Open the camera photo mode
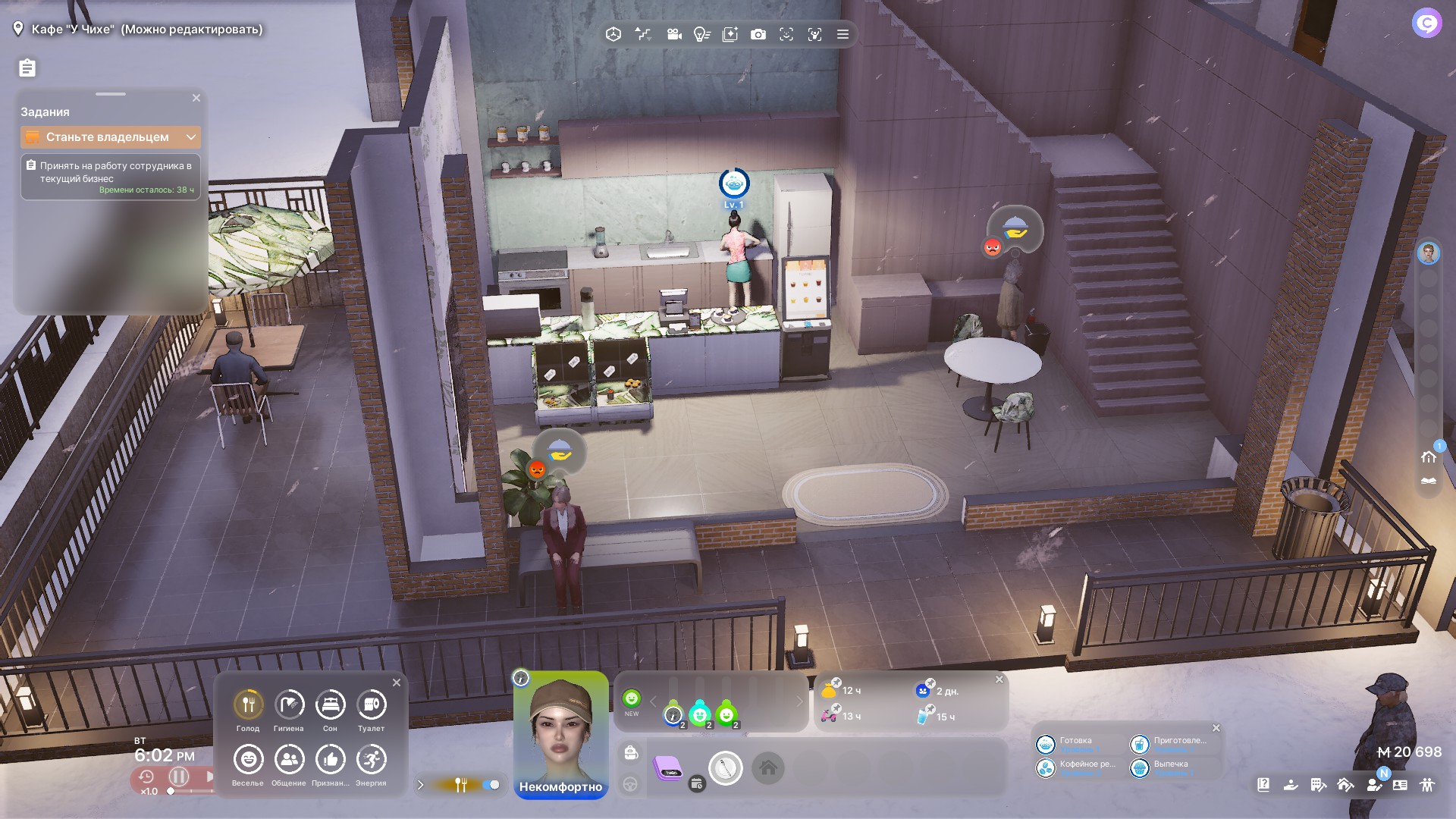 click(758, 34)
